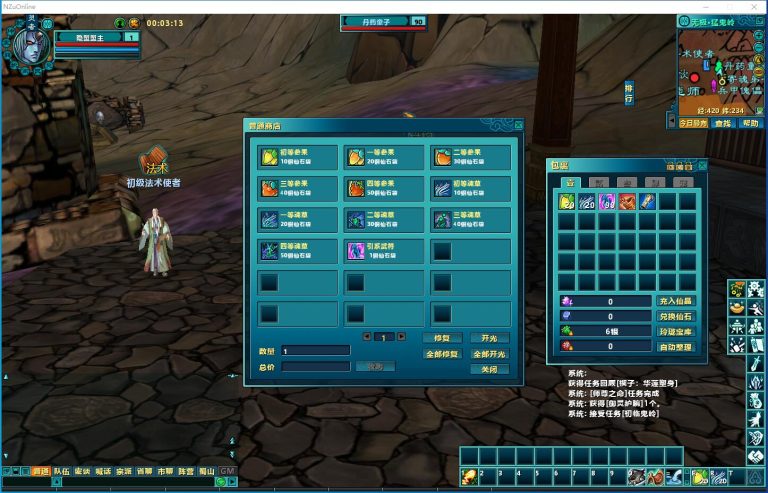Close the shop with the 关闭 button

(489, 369)
